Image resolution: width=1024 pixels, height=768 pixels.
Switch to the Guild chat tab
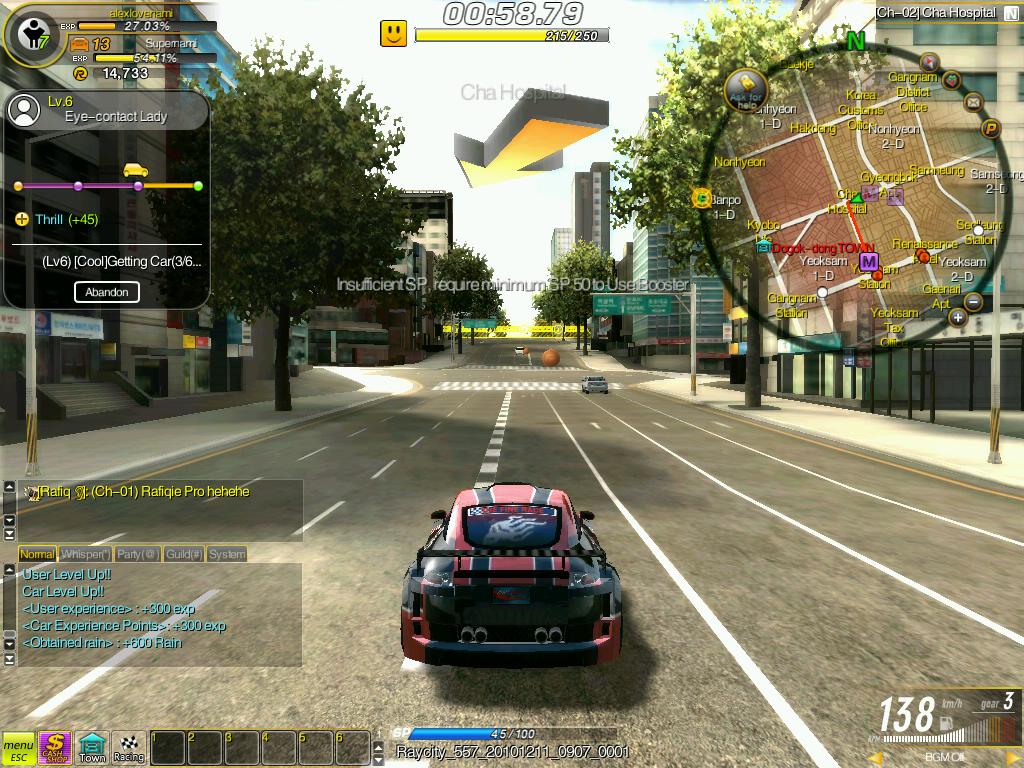point(184,554)
